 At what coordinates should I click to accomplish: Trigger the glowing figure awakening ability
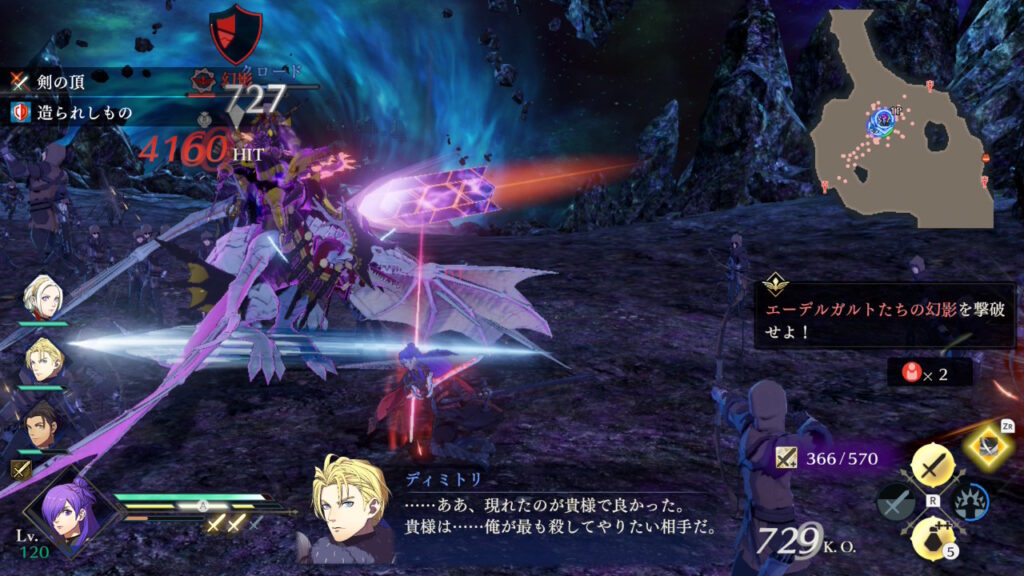972,502
